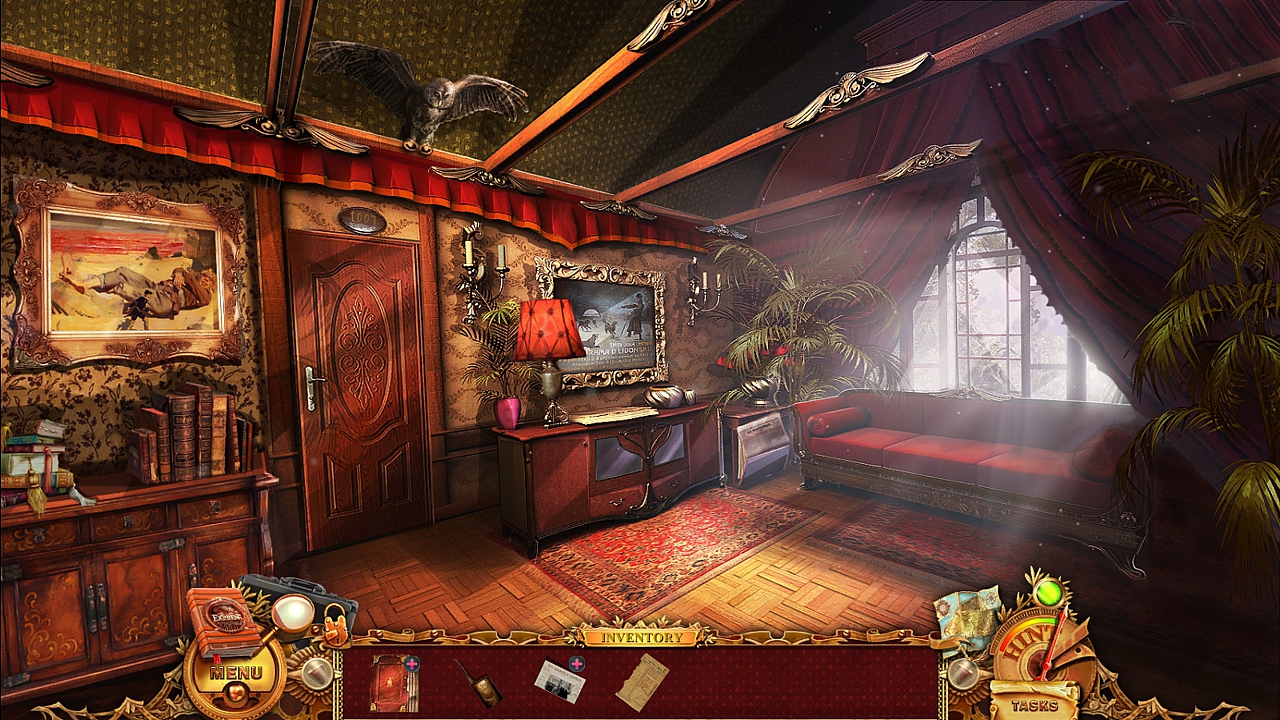This screenshot has height=720, width=1280.
Task: Open the Tasks scroll
Action: (1034, 704)
